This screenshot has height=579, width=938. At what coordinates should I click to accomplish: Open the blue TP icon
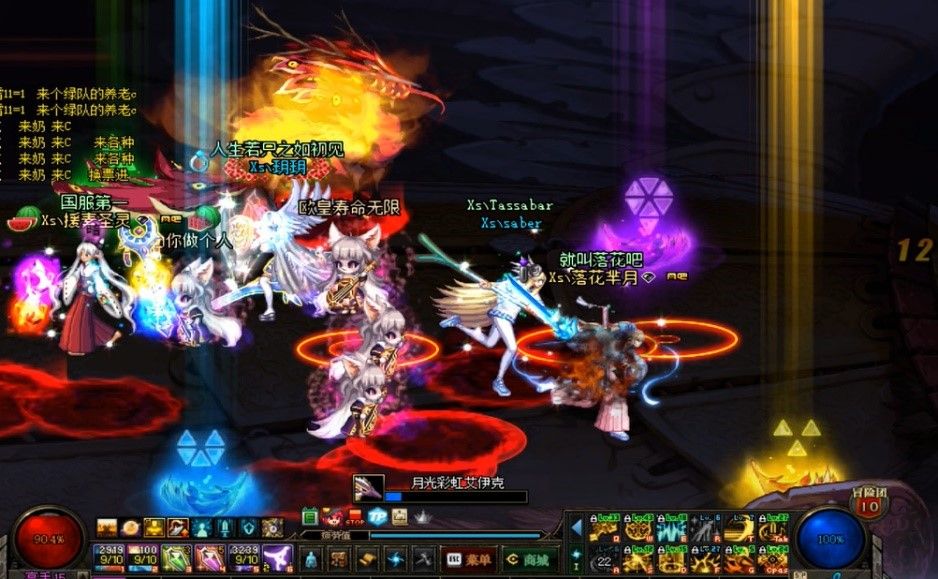coord(377,517)
